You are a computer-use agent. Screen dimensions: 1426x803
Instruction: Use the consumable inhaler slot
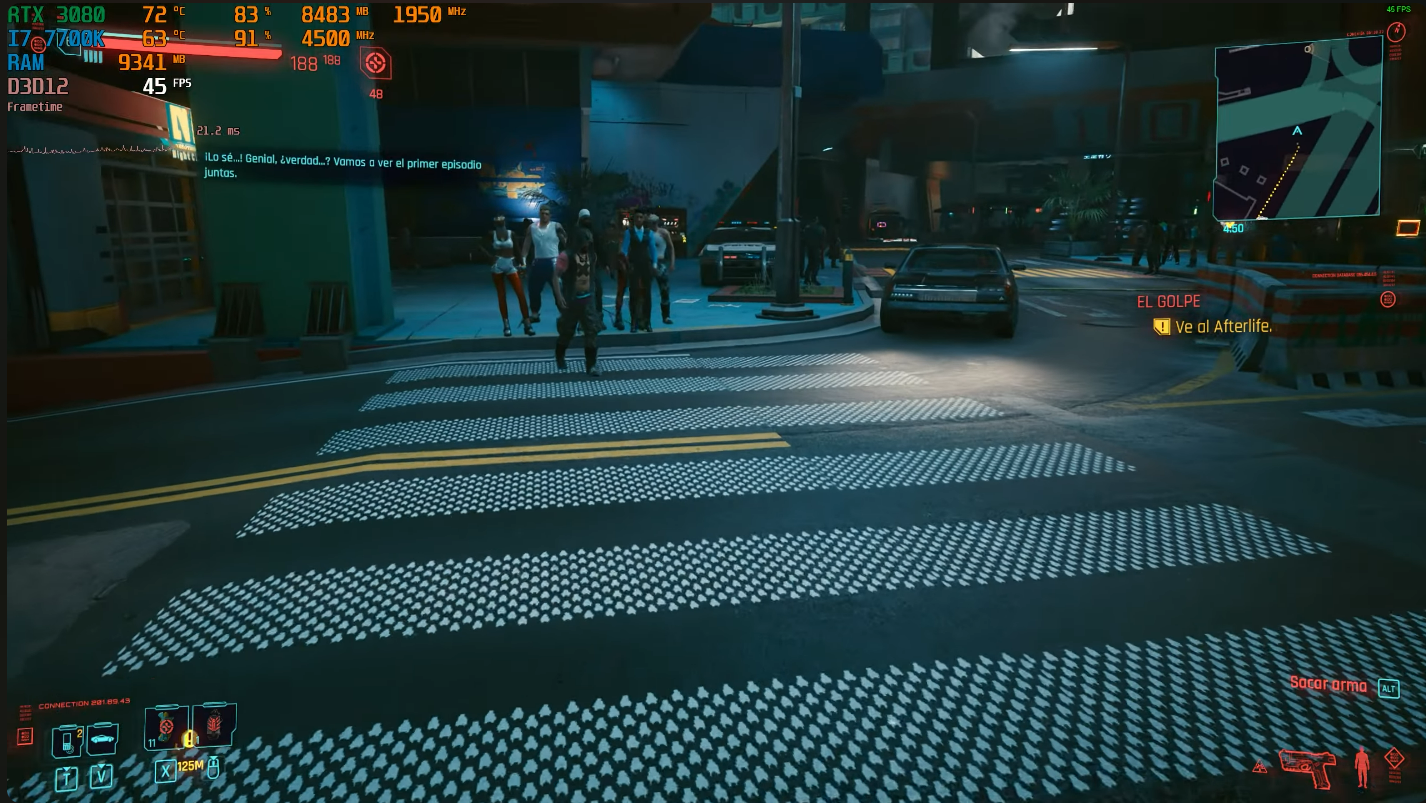166,727
